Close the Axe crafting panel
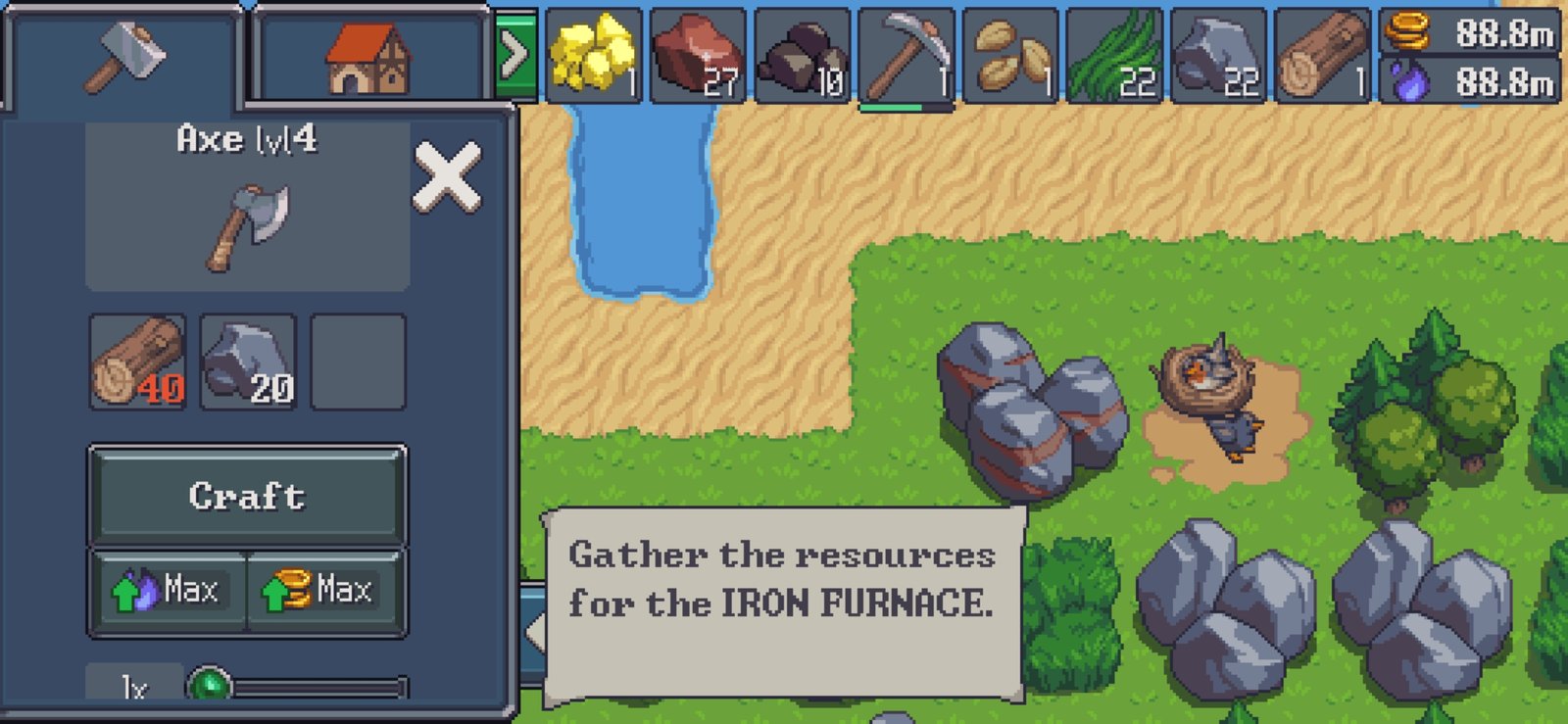1568x724 pixels. [447, 177]
